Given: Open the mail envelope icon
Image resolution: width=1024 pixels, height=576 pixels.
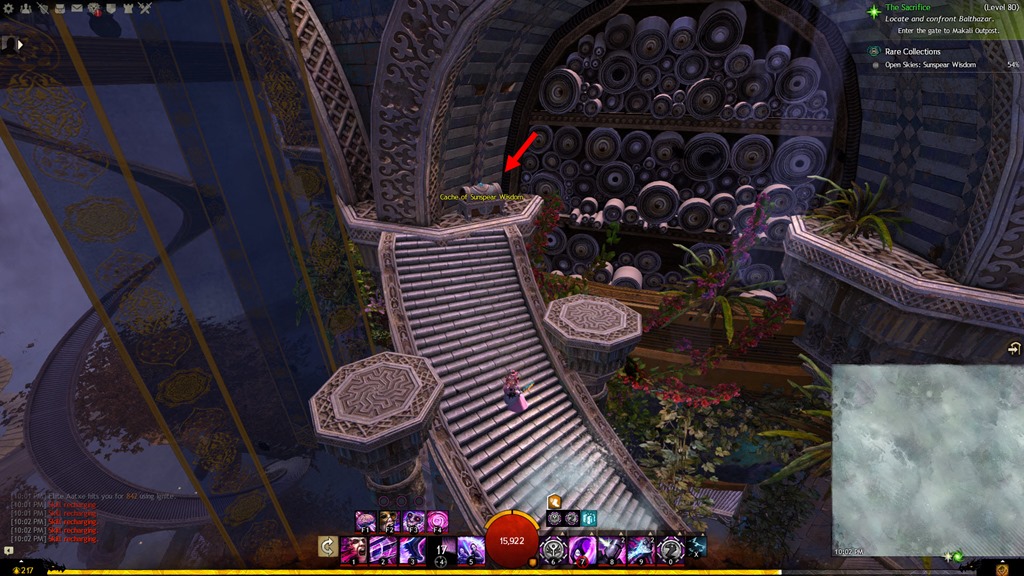Looking at the screenshot, I should pos(76,9).
